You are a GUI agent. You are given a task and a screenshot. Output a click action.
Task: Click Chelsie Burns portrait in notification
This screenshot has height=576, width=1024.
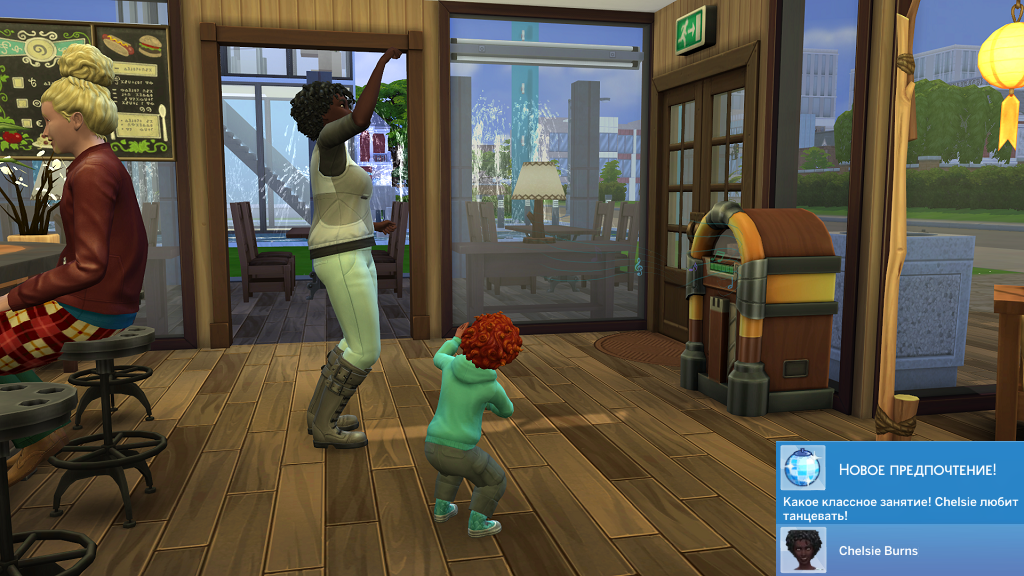(802, 550)
